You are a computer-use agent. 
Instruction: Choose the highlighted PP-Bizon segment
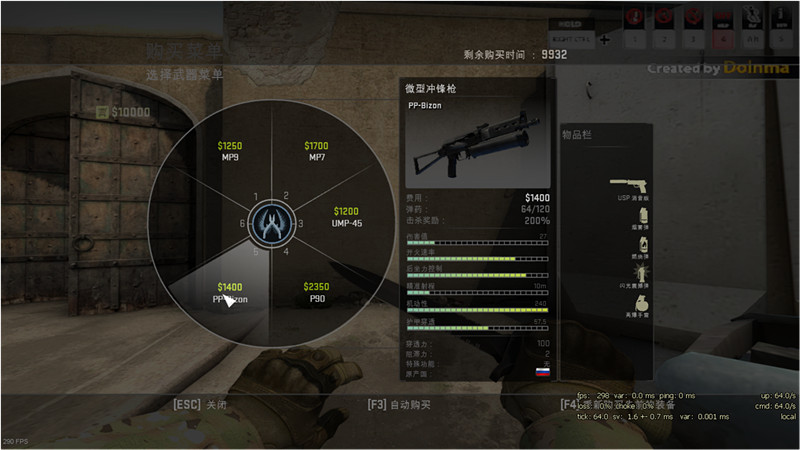point(230,292)
